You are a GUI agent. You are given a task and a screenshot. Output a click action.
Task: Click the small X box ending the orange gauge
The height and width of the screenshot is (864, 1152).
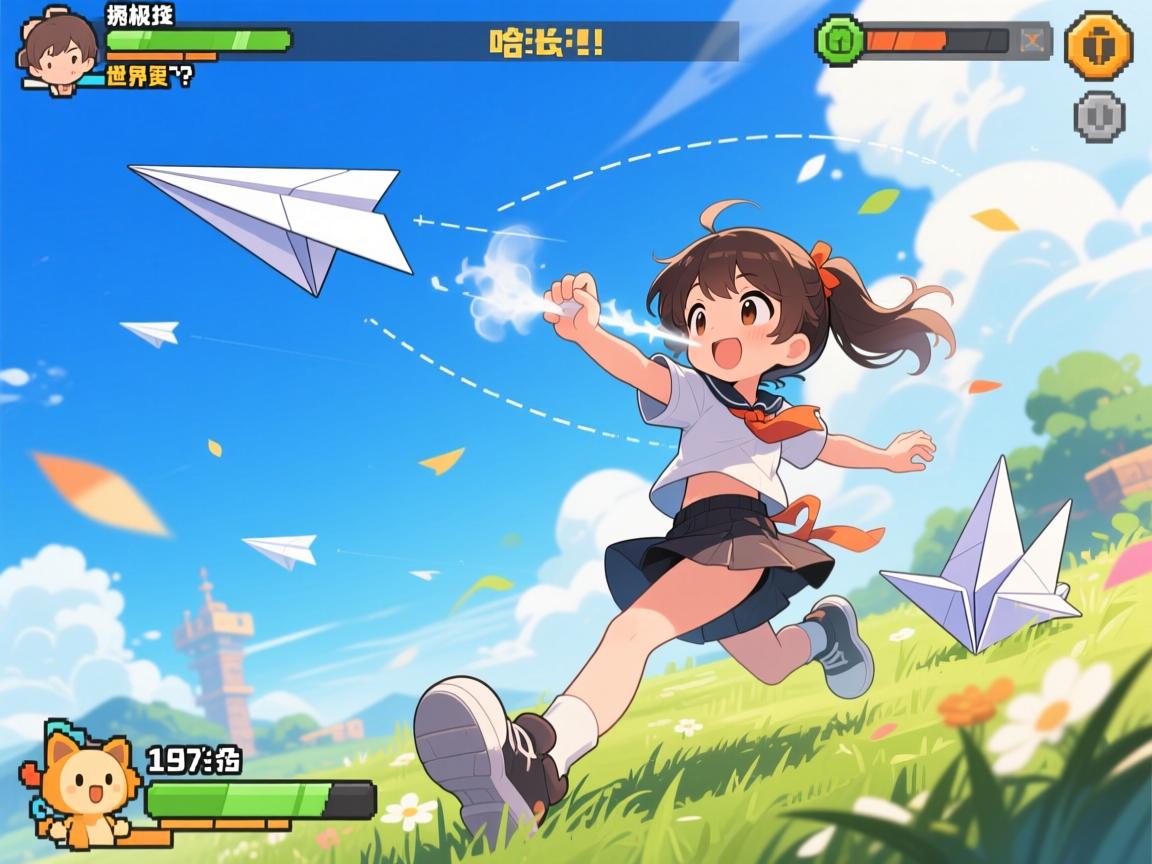point(1032,41)
